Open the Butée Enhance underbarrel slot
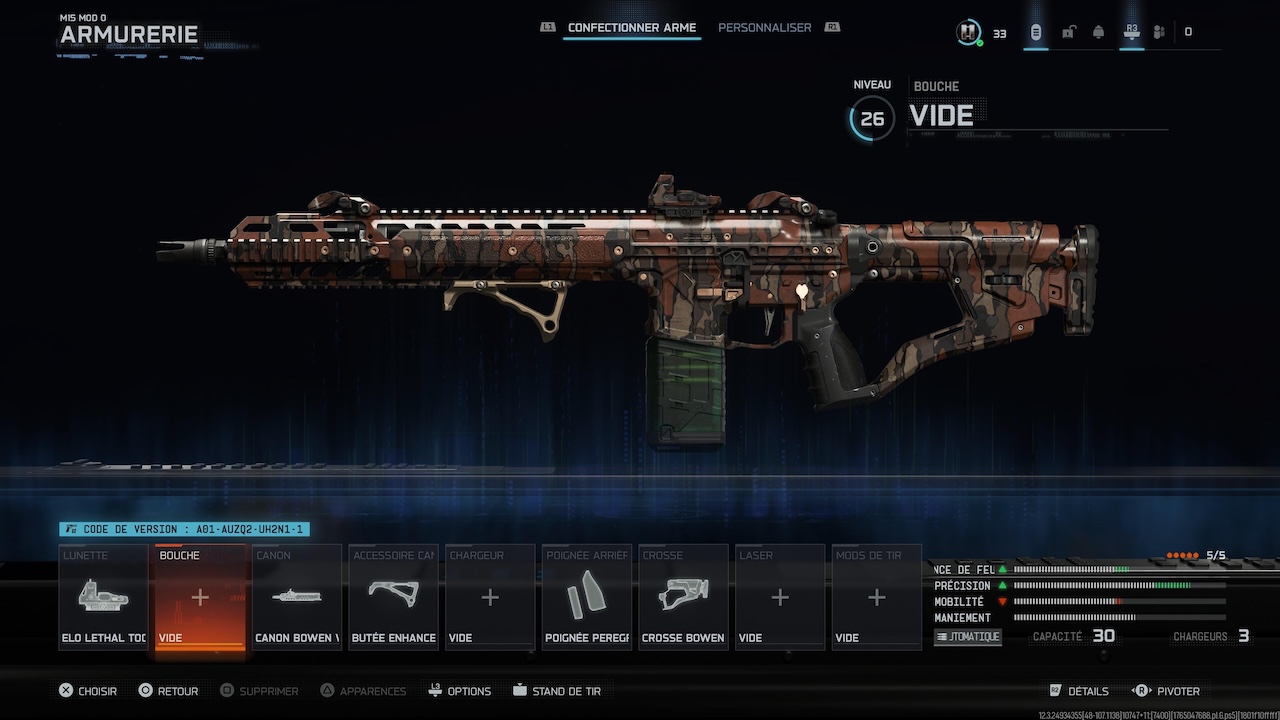Viewport: 1280px width, 720px height. tap(393, 597)
